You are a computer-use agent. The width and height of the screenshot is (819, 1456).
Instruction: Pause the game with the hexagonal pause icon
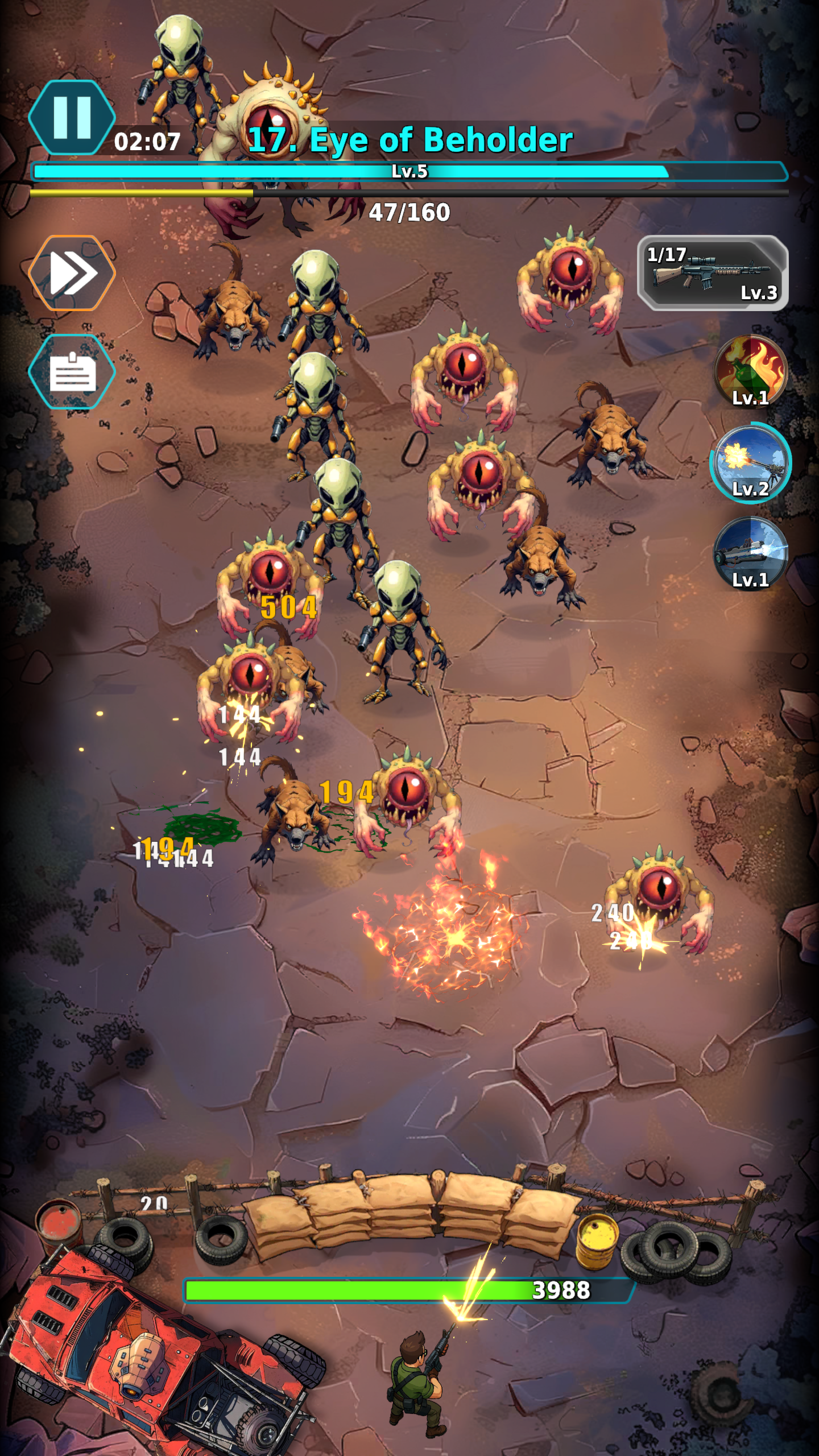pos(72,117)
